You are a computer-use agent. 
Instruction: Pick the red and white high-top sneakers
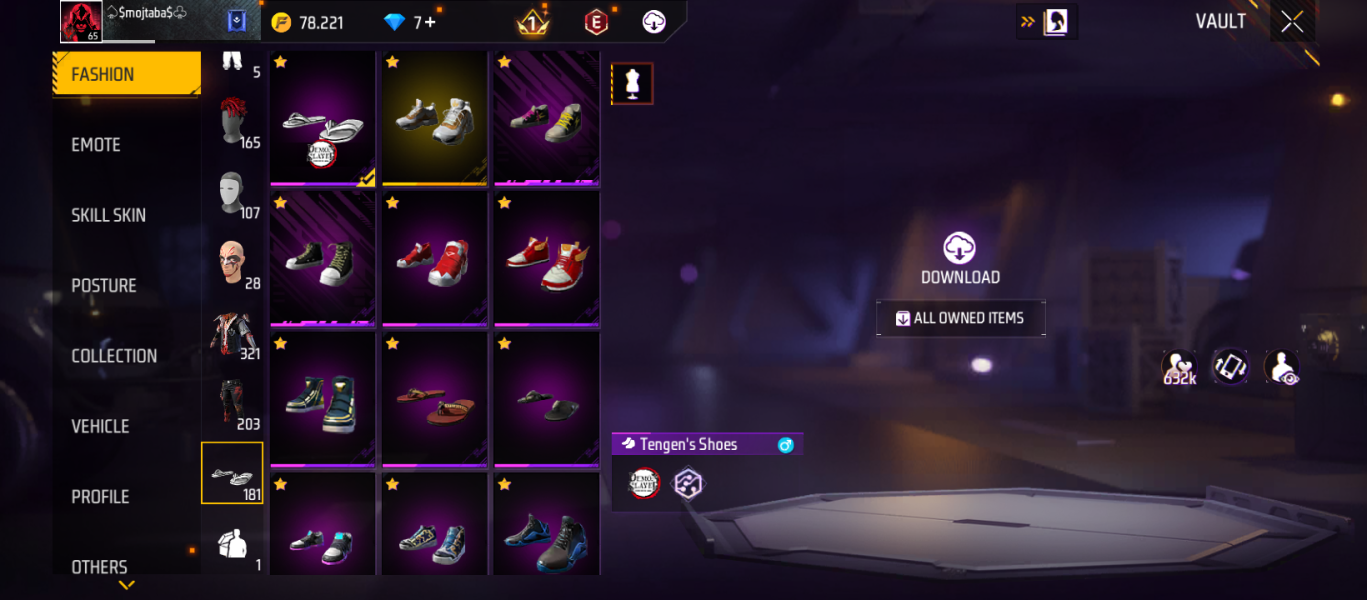coord(546,260)
